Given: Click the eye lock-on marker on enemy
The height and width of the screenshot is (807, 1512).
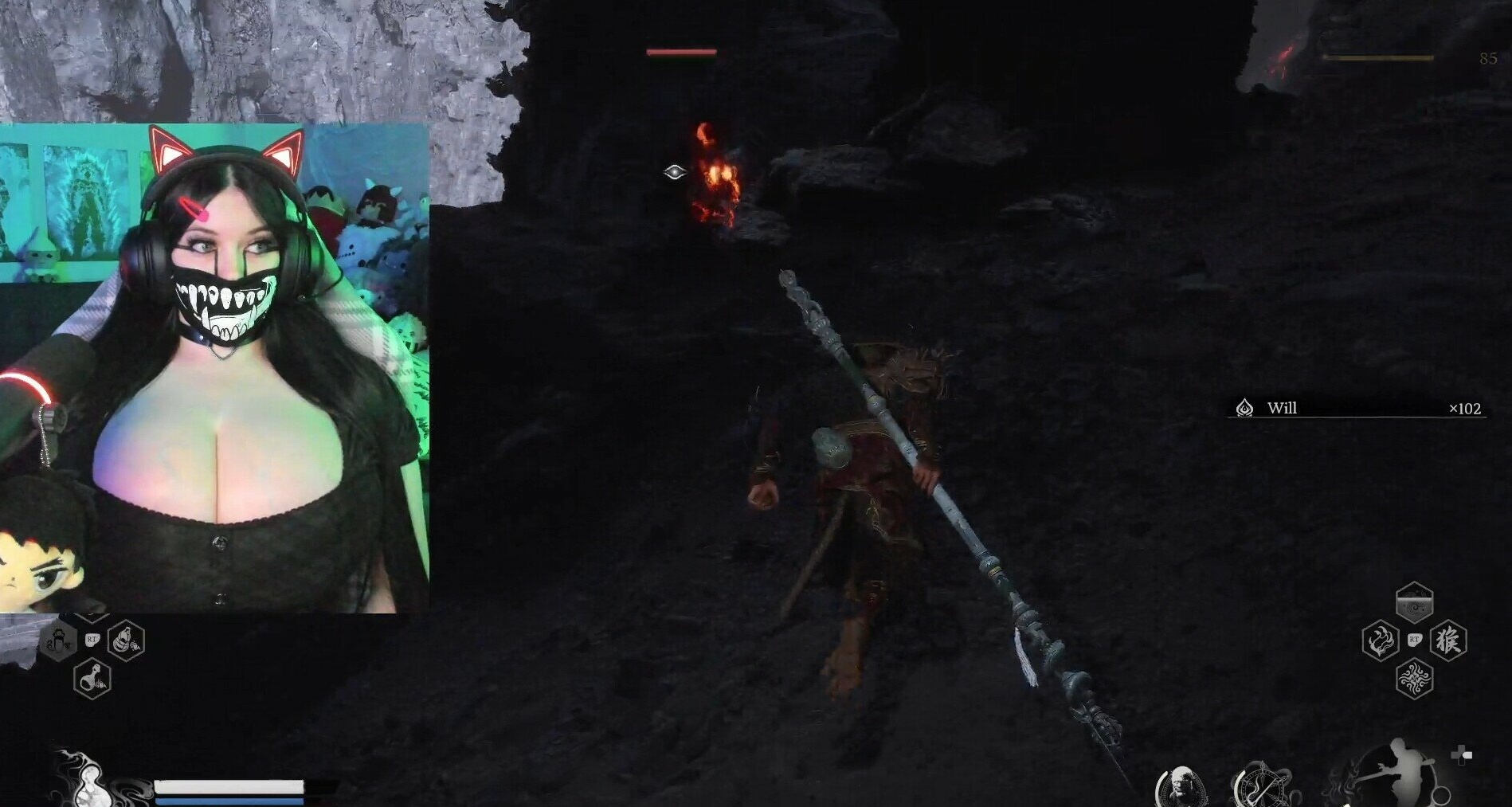Looking at the screenshot, I should [x=674, y=172].
